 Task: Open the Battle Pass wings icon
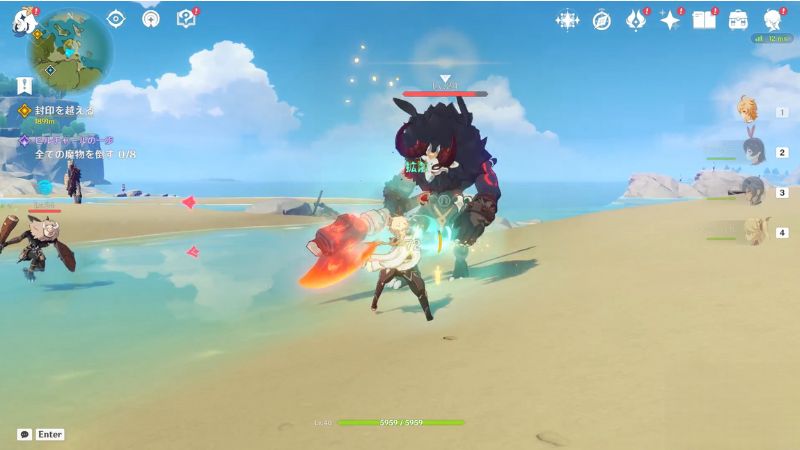[x=636, y=20]
